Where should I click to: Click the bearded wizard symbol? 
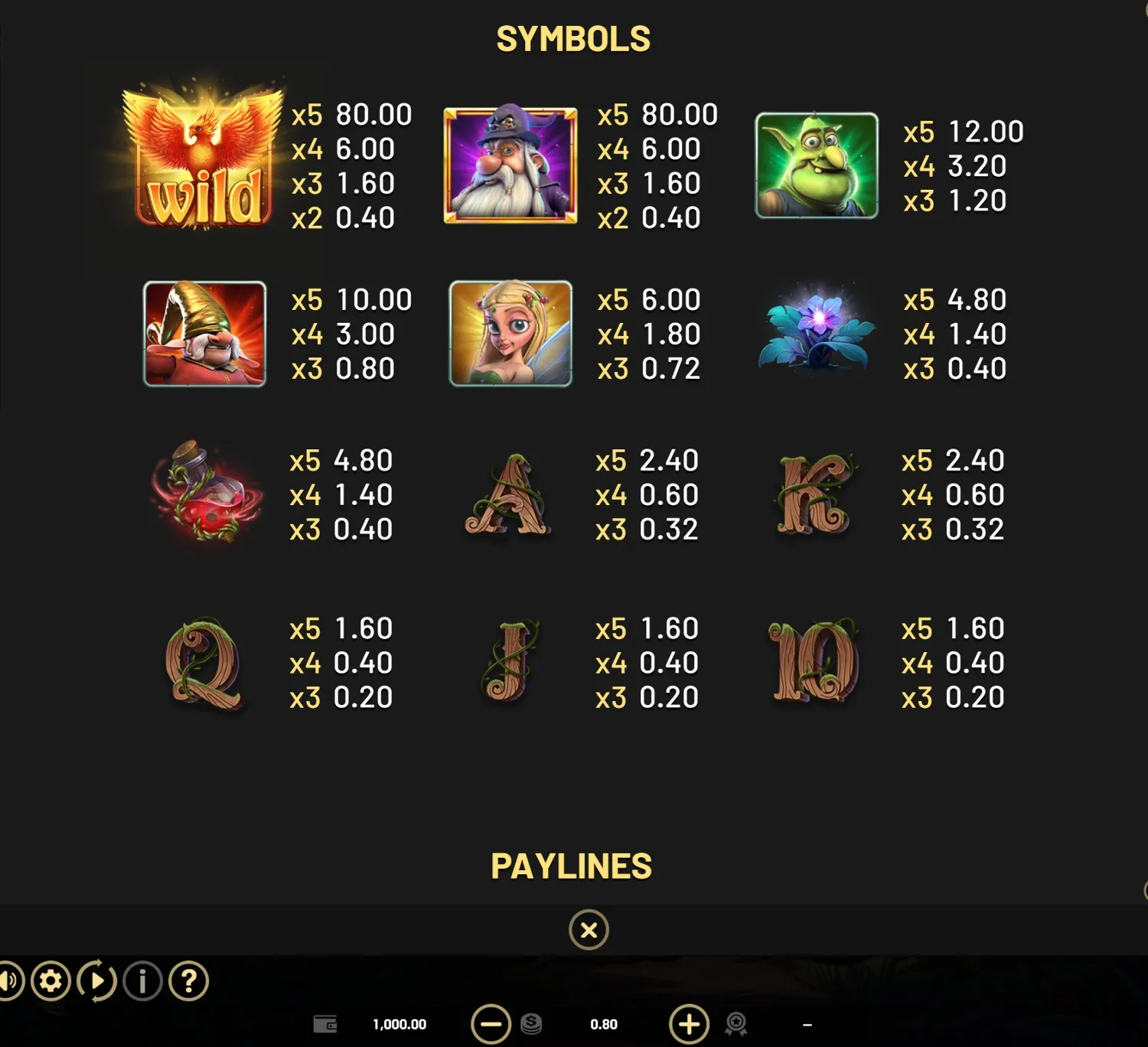509,162
